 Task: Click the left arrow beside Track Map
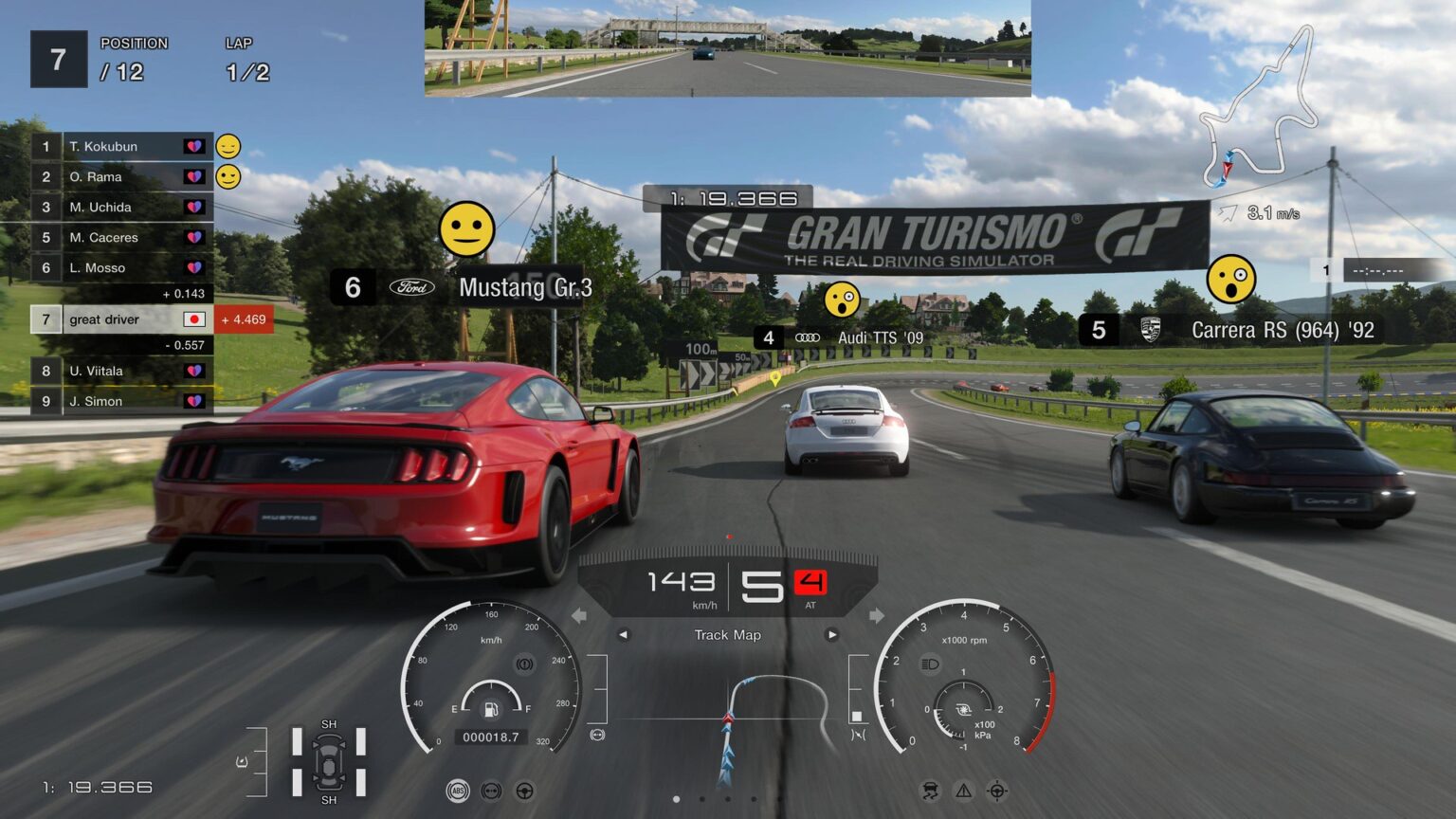click(x=625, y=634)
